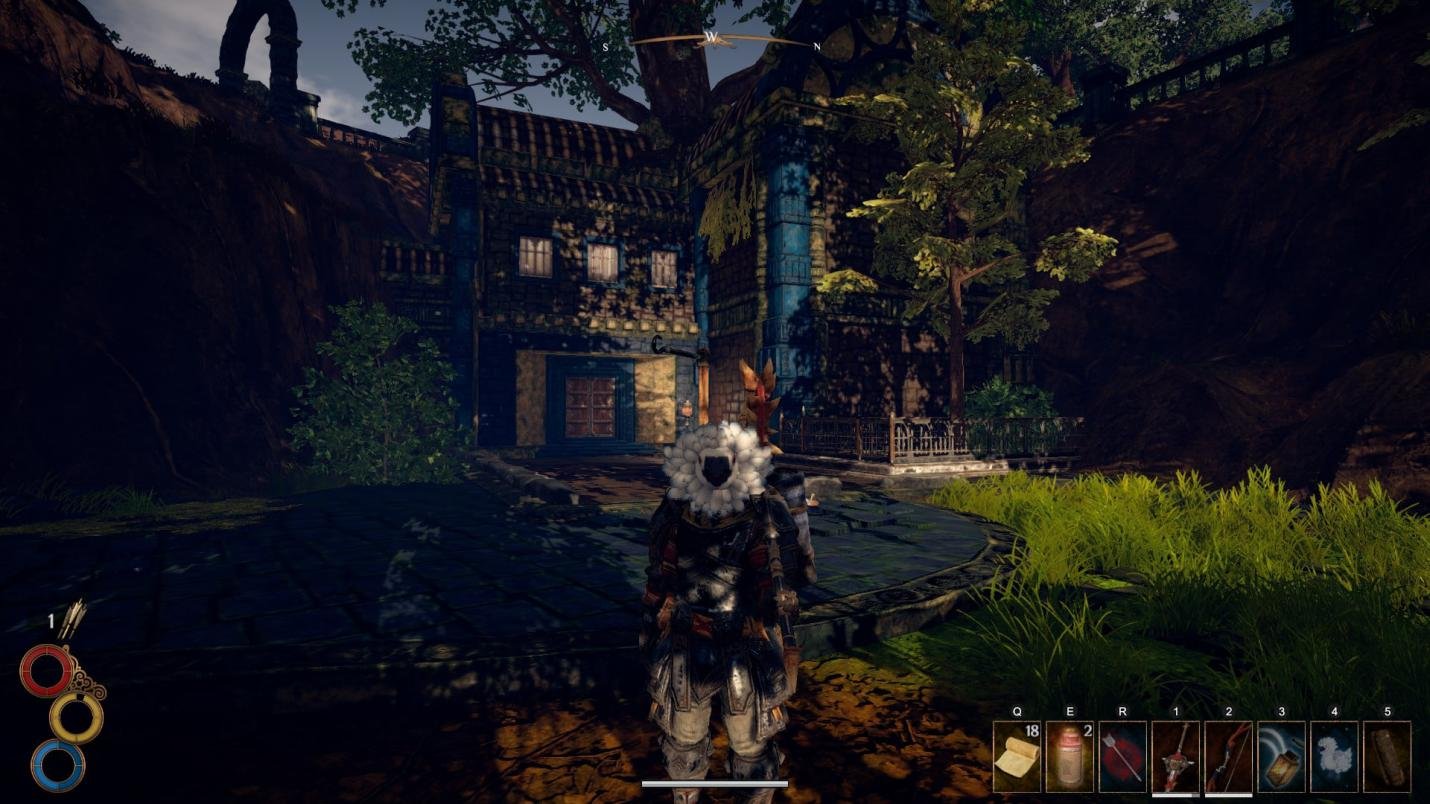Select the bandage item in quickslot Q
This screenshot has width=1430, height=804.
click(x=1017, y=755)
